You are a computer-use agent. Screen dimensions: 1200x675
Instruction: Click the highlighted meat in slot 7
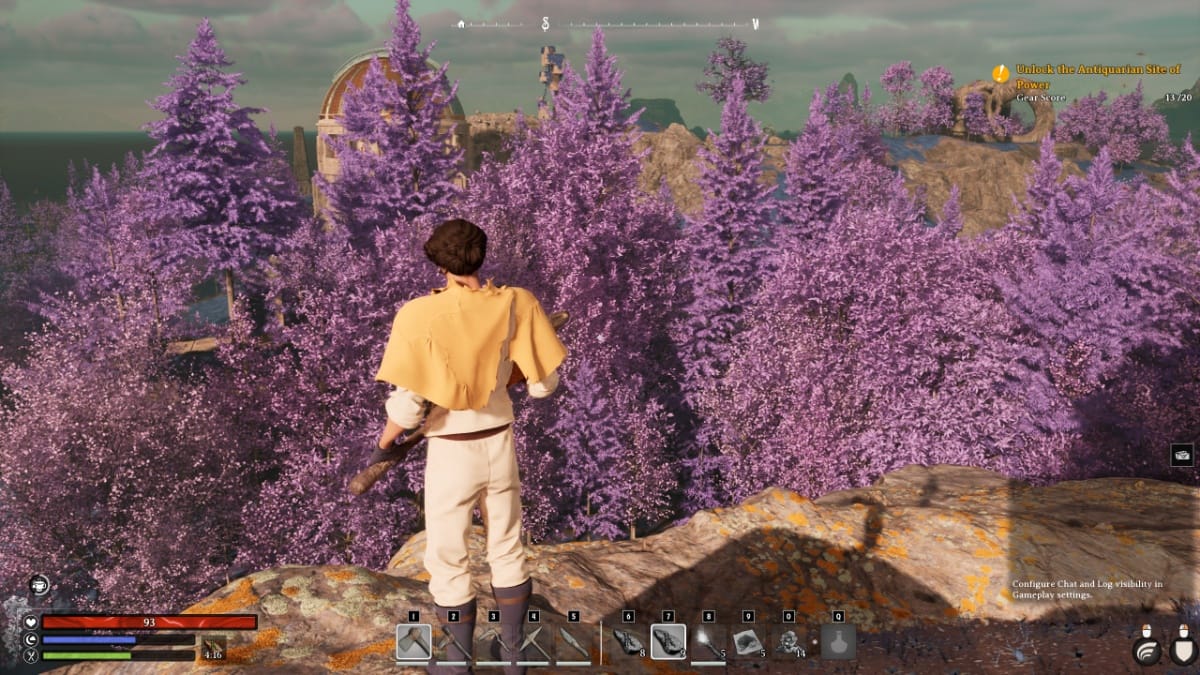[668, 642]
